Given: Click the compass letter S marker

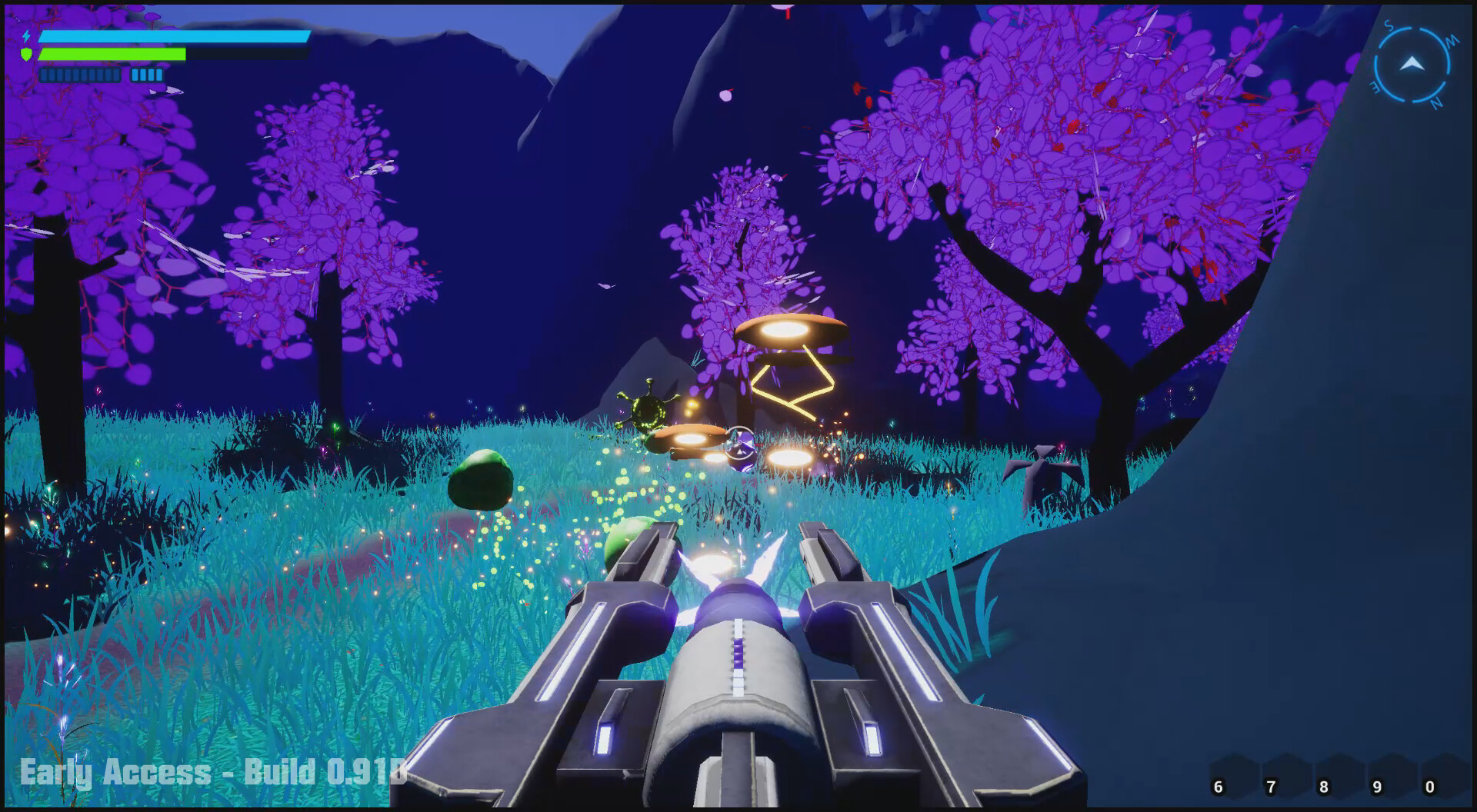Looking at the screenshot, I should (1389, 25).
